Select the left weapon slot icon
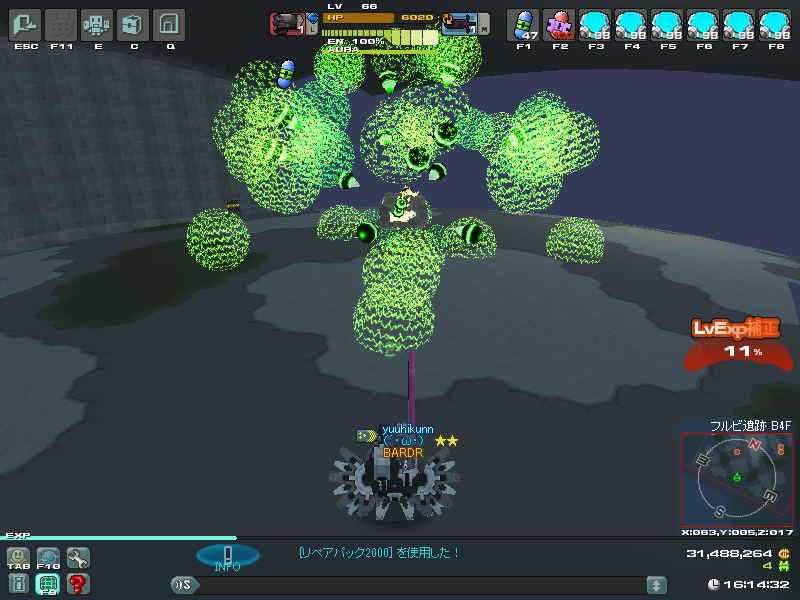 [x=288, y=24]
